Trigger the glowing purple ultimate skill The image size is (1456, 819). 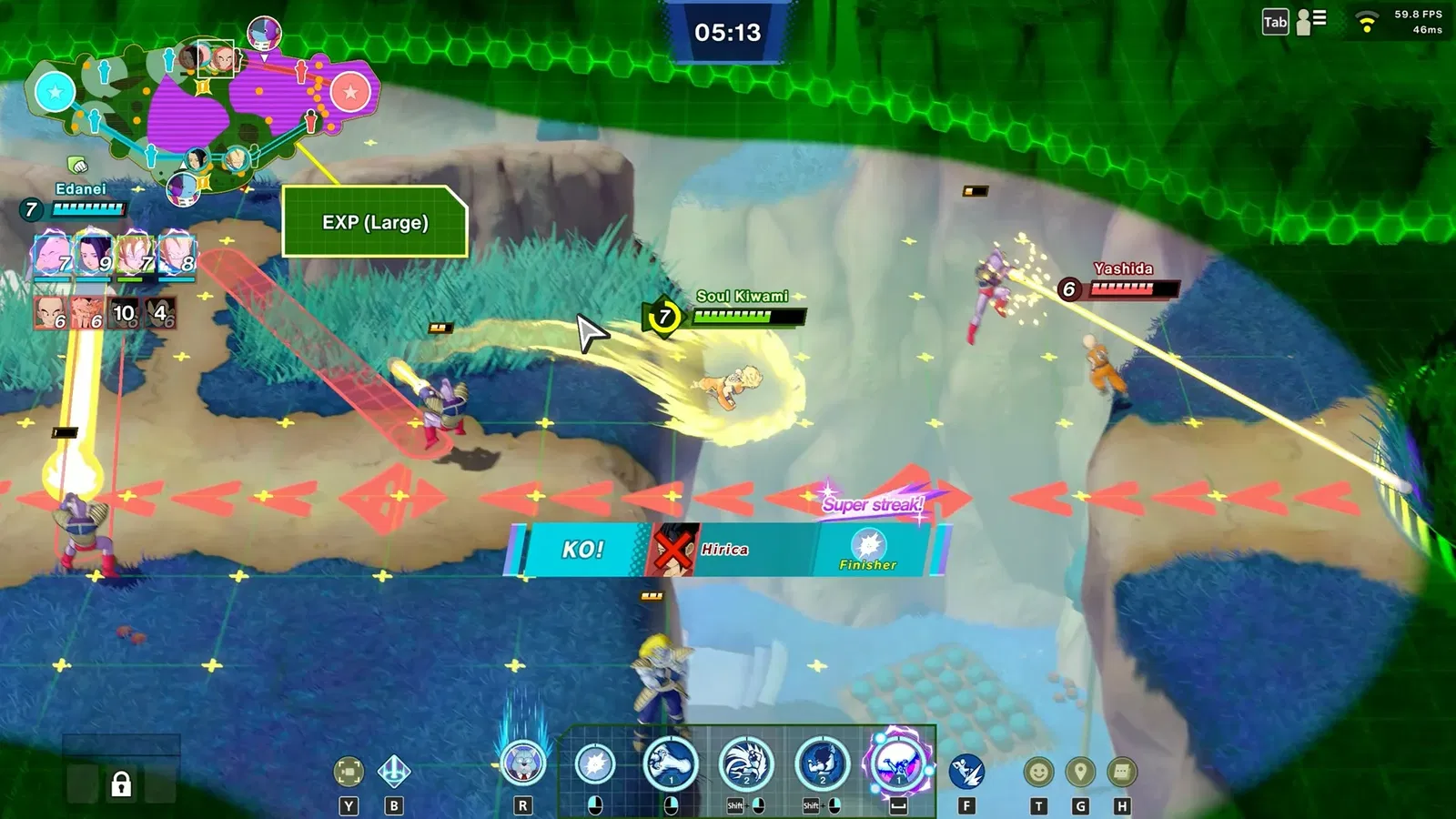click(x=898, y=763)
